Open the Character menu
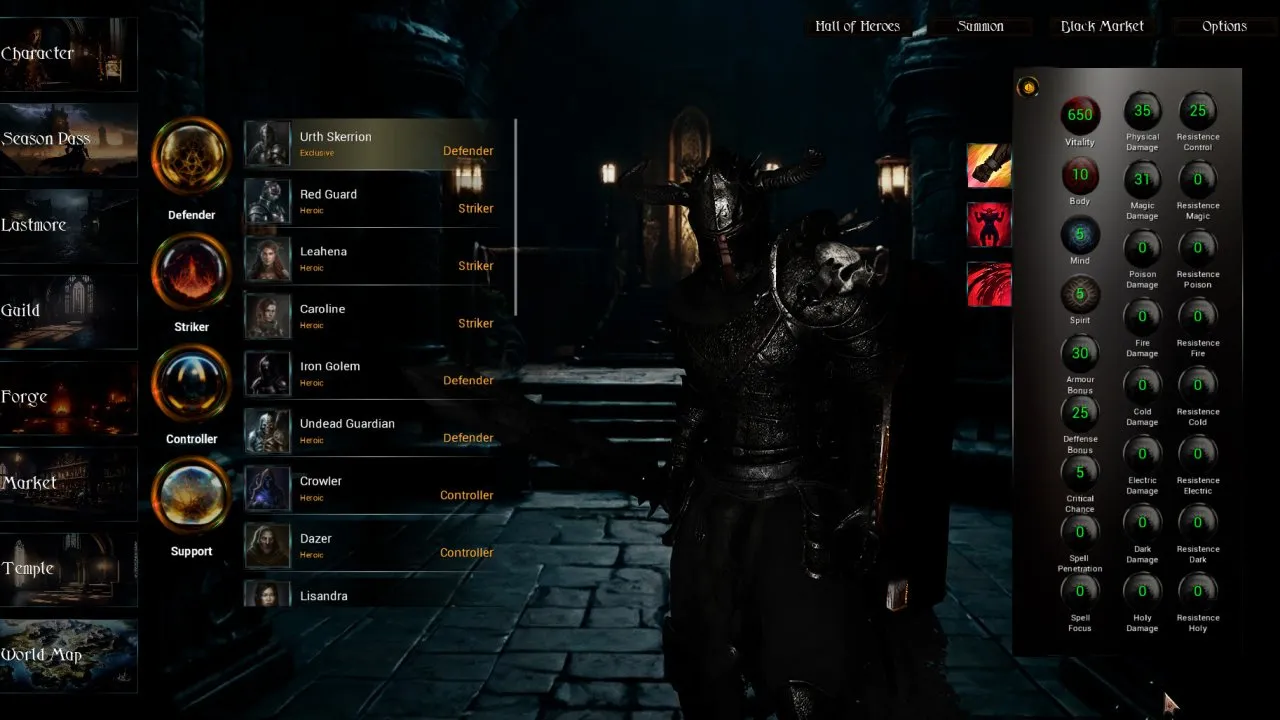This screenshot has height=720, width=1280. [68, 54]
